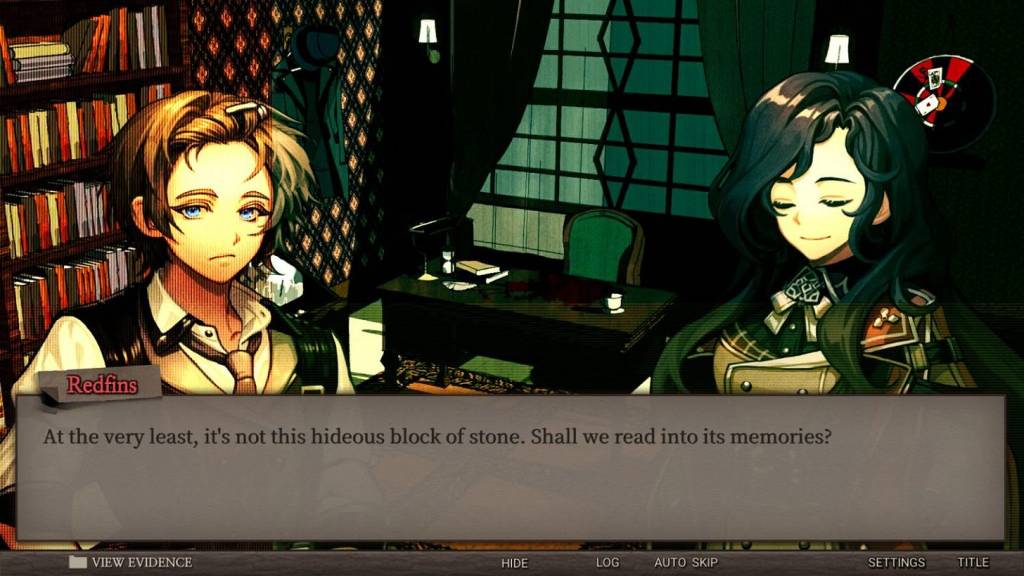This screenshot has height=576, width=1024.
Task: Advance Redfins' dialogue text box
Action: (510, 468)
